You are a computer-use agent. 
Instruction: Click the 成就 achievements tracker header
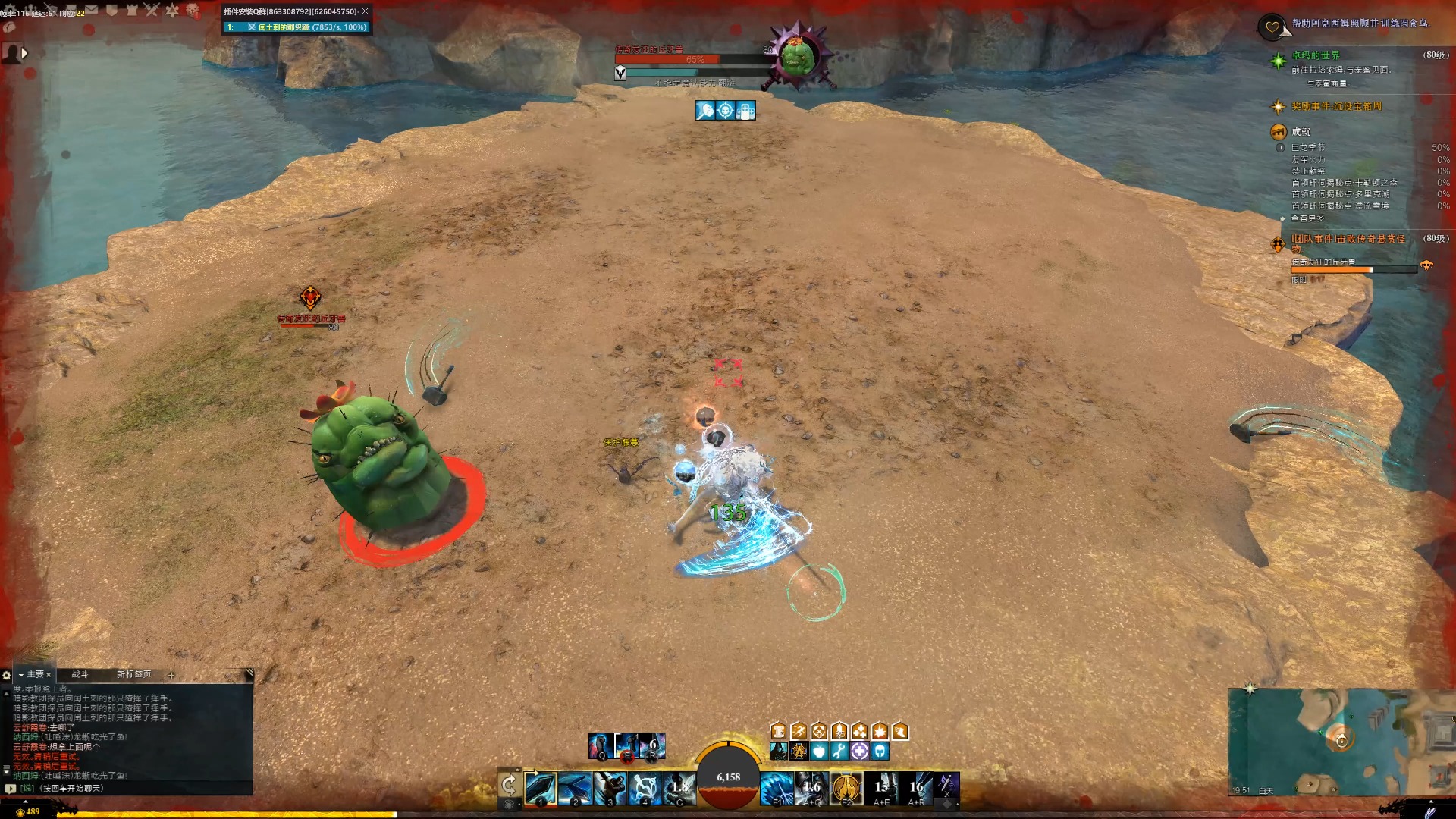(1301, 132)
